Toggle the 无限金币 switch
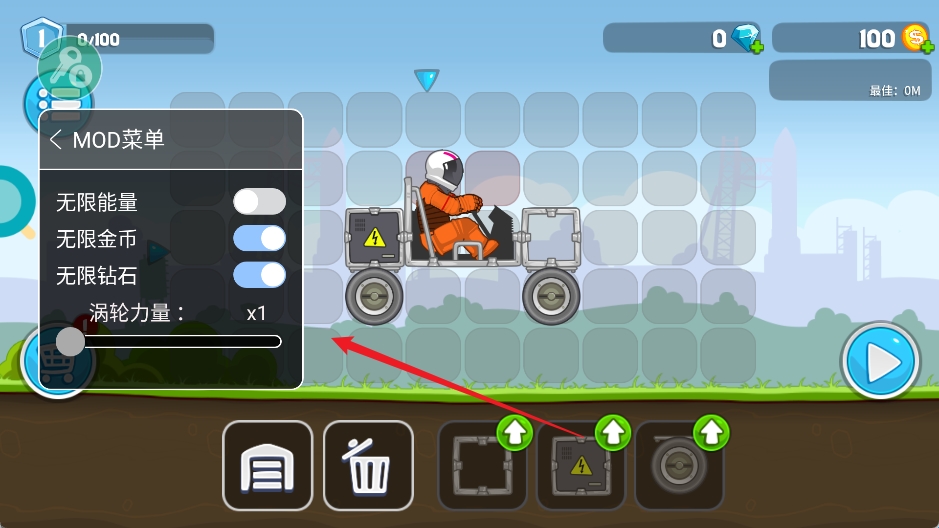The height and width of the screenshot is (528, 939). point(259,239)
